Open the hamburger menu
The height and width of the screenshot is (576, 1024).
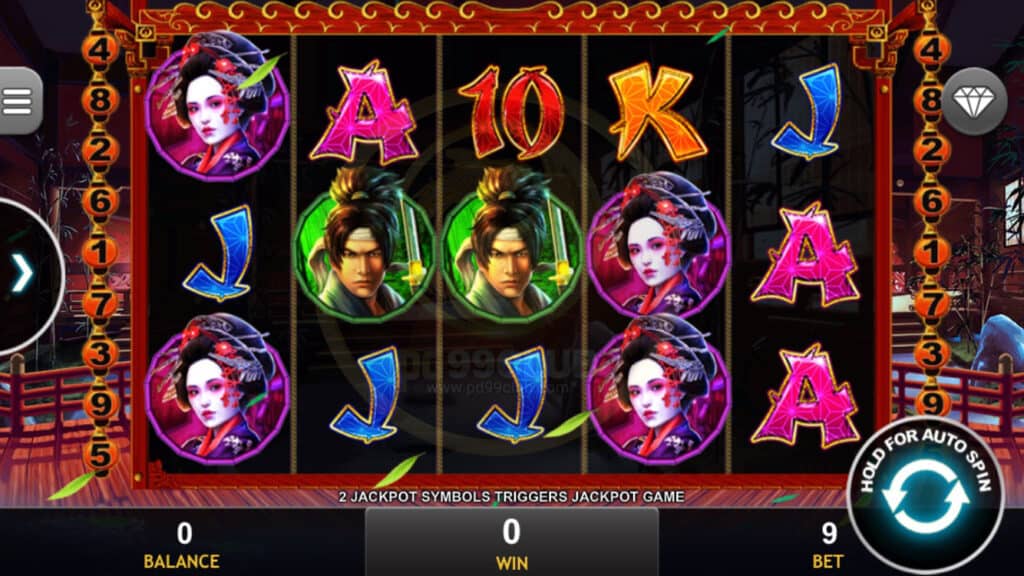18,100
